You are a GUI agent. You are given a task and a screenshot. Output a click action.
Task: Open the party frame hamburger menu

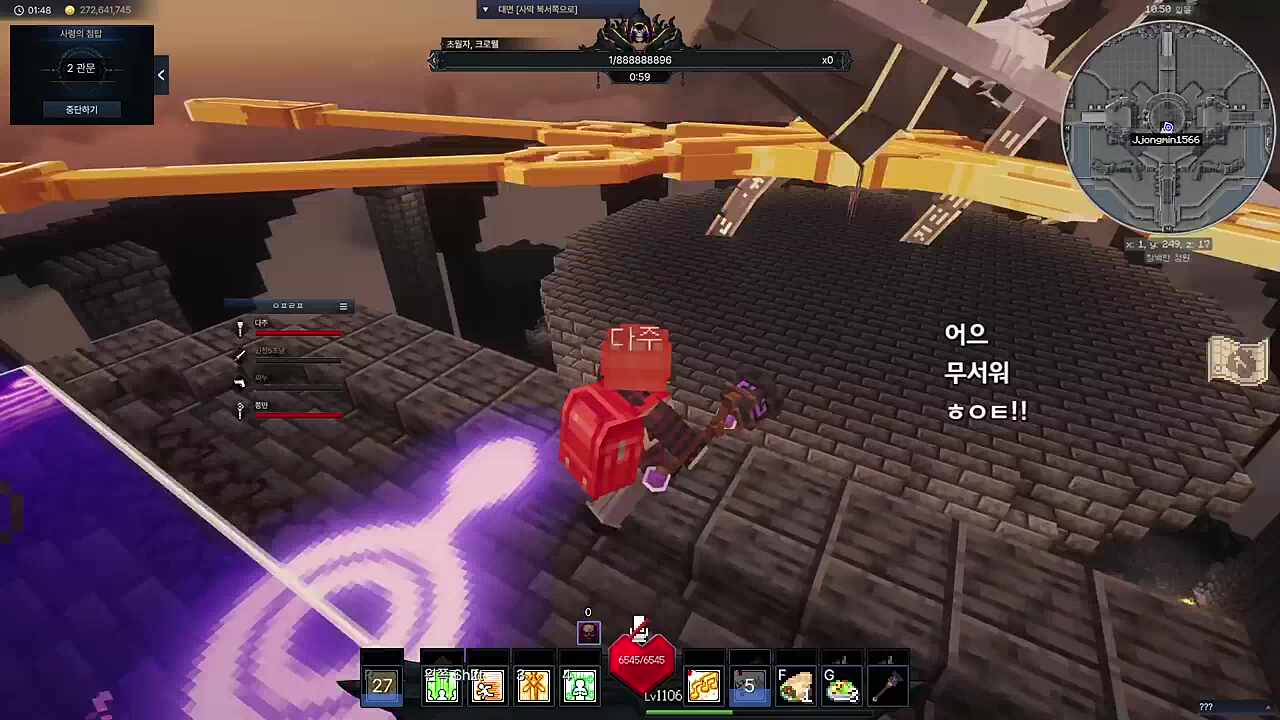pyautogui.click(x=343, y=305)
